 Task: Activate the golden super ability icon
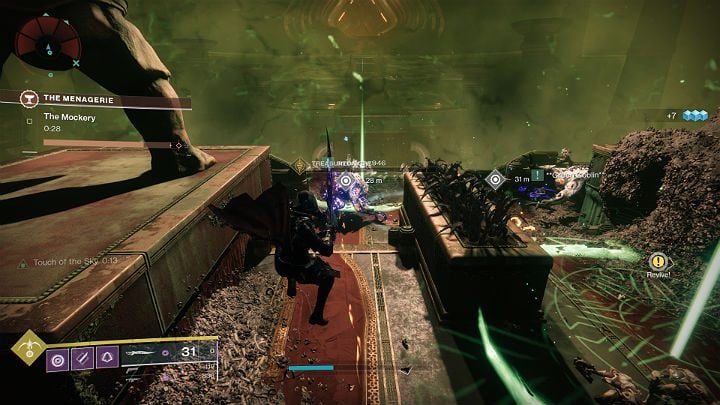click(27, 351)
